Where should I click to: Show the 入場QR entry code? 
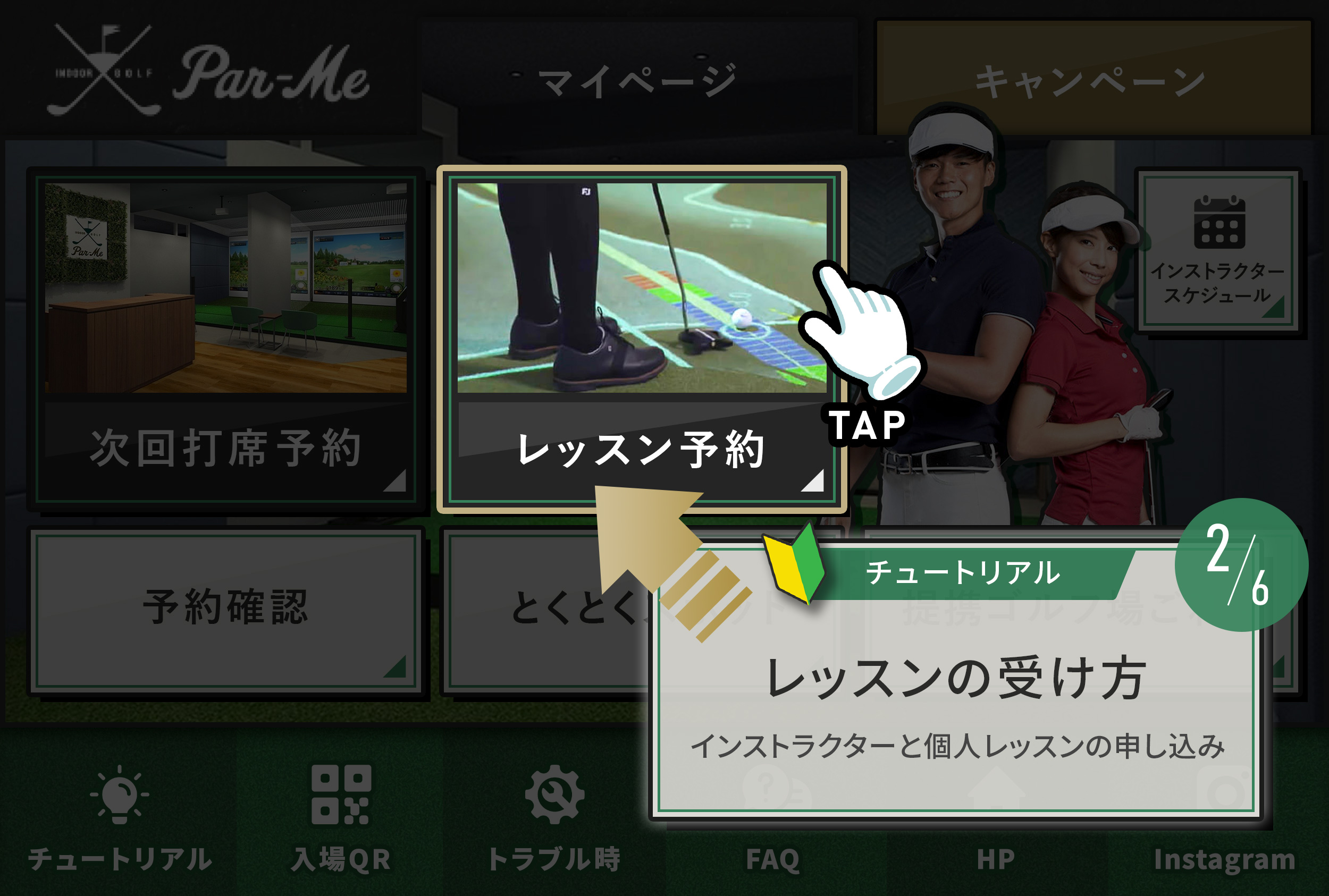(x=341, y=815)
